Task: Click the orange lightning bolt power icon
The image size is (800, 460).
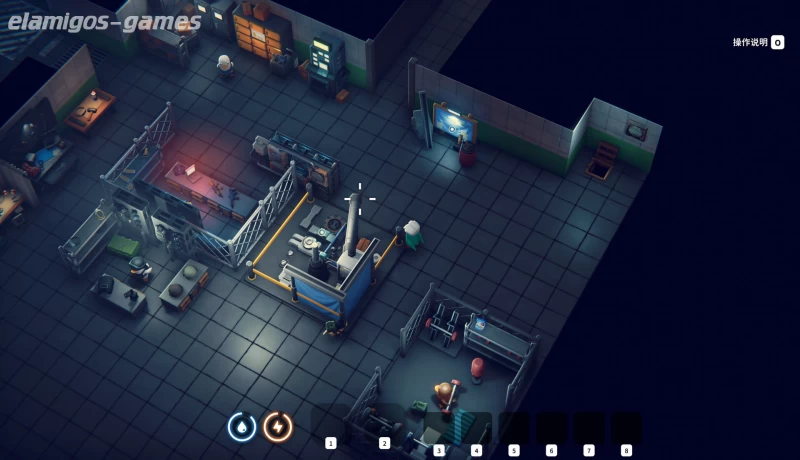Action: point(278,427)
